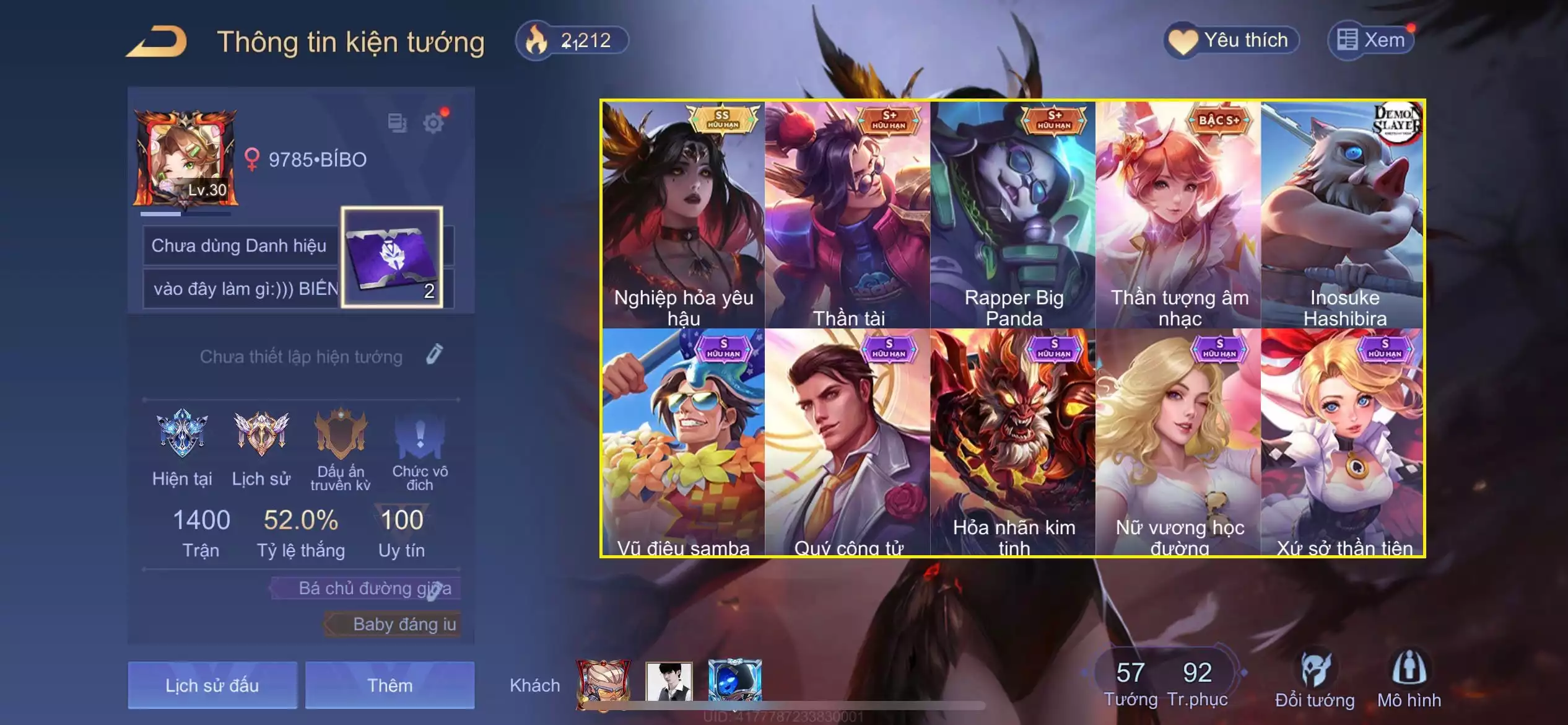Select the Thần tài skin card
Viewport: 1568px width, 725px height.
(x=848, y=214)
